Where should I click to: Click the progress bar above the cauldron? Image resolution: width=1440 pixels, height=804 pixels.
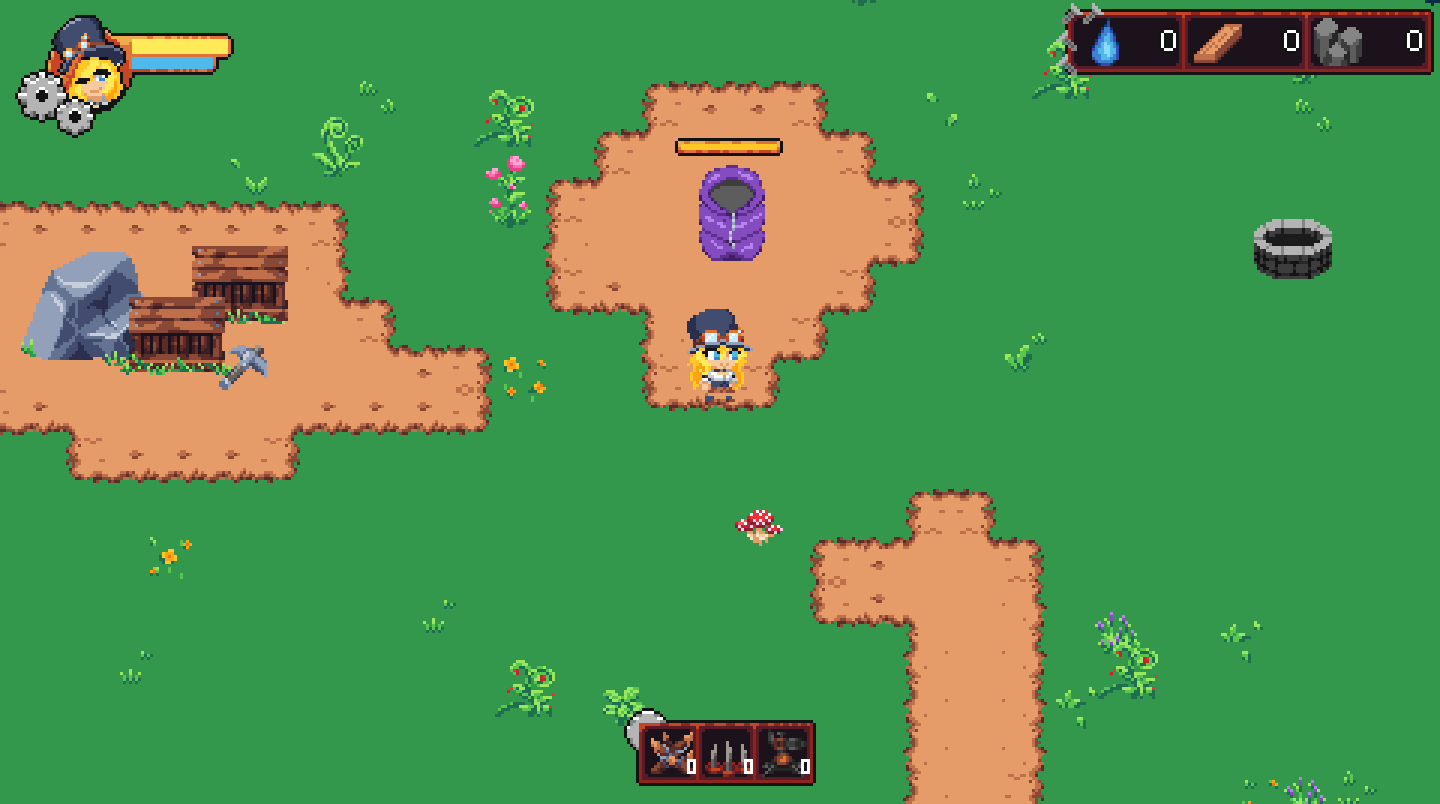tap(728, 145)
